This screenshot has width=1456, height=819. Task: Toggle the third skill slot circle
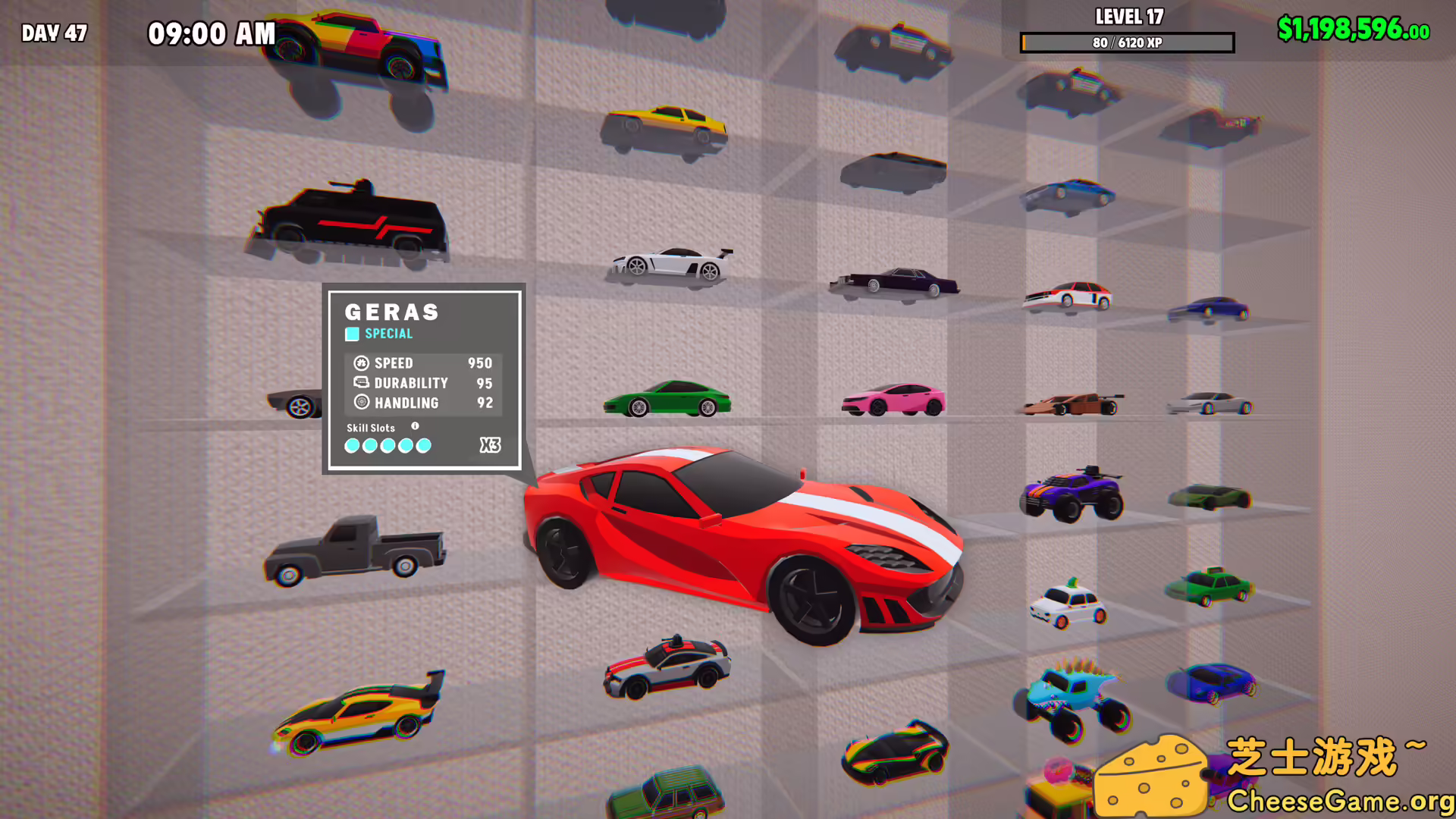[388, 446]
